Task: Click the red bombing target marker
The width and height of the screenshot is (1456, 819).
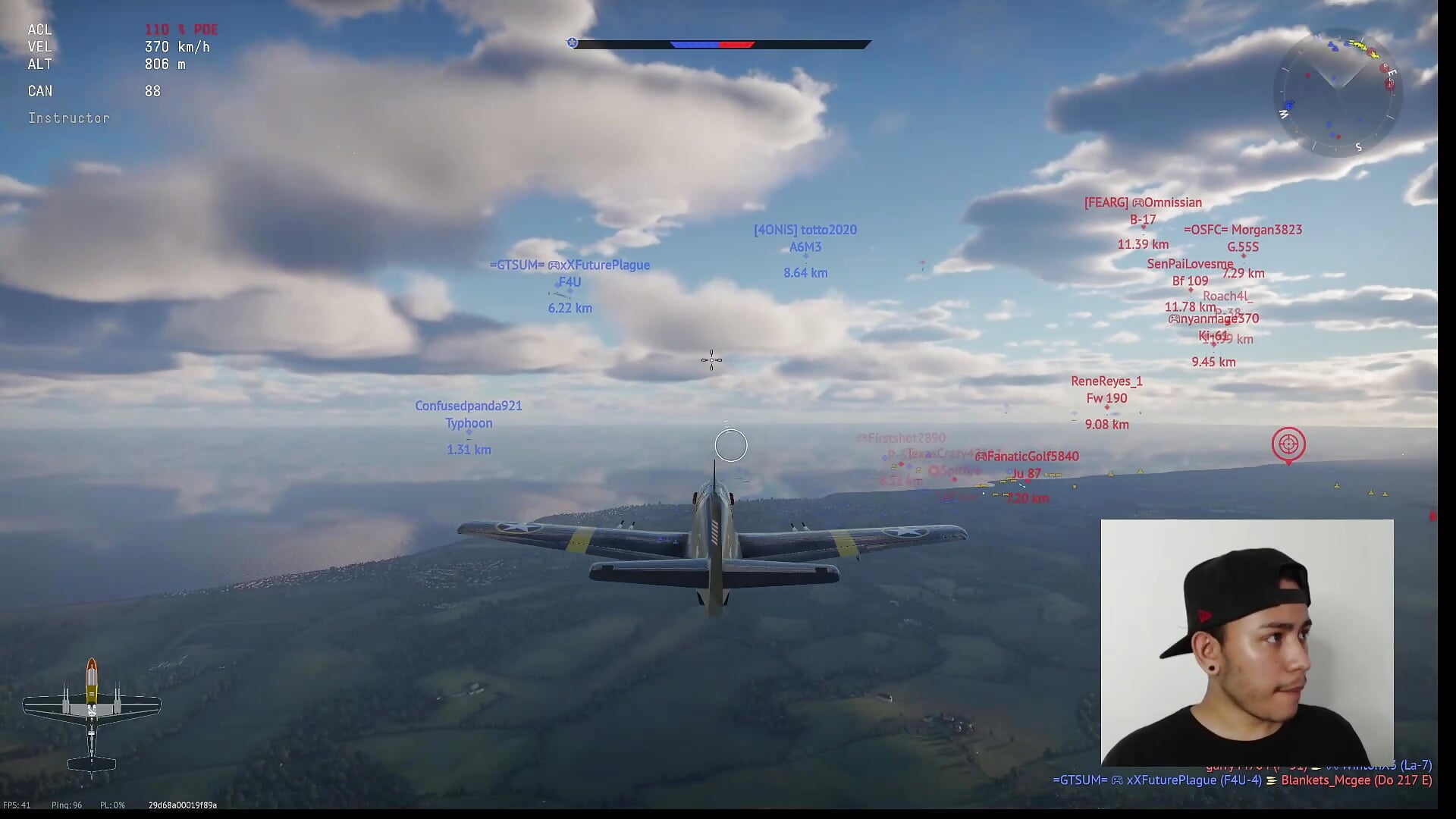Action: [1288, 444]
